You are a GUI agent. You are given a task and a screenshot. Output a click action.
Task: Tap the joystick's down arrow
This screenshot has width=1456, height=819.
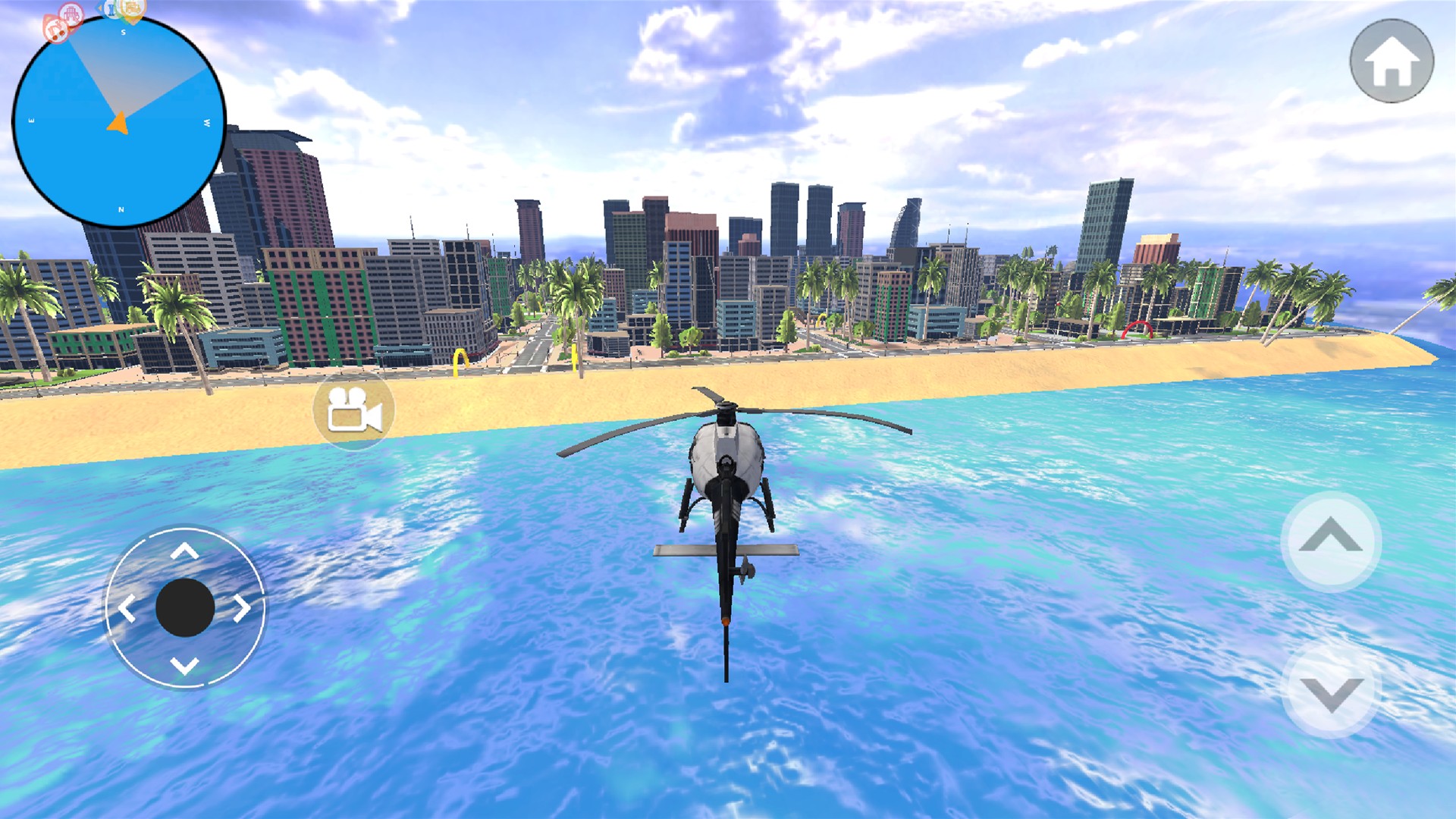pos(184,666)
